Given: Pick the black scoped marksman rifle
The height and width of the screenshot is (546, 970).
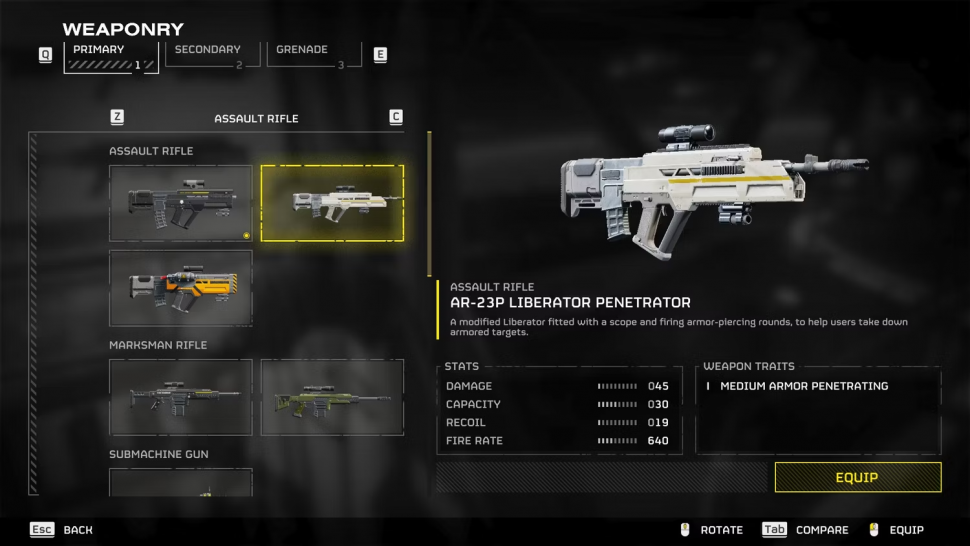Looking at the screenshot, I should (180, 397).
